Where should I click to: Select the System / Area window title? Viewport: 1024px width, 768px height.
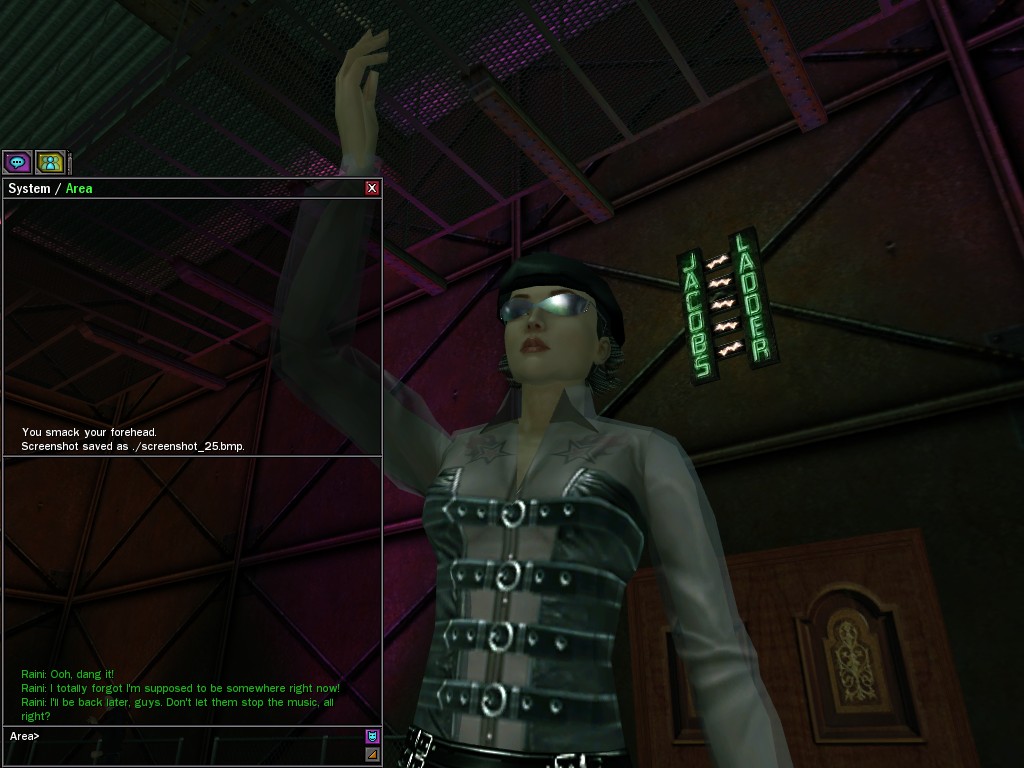50,188
